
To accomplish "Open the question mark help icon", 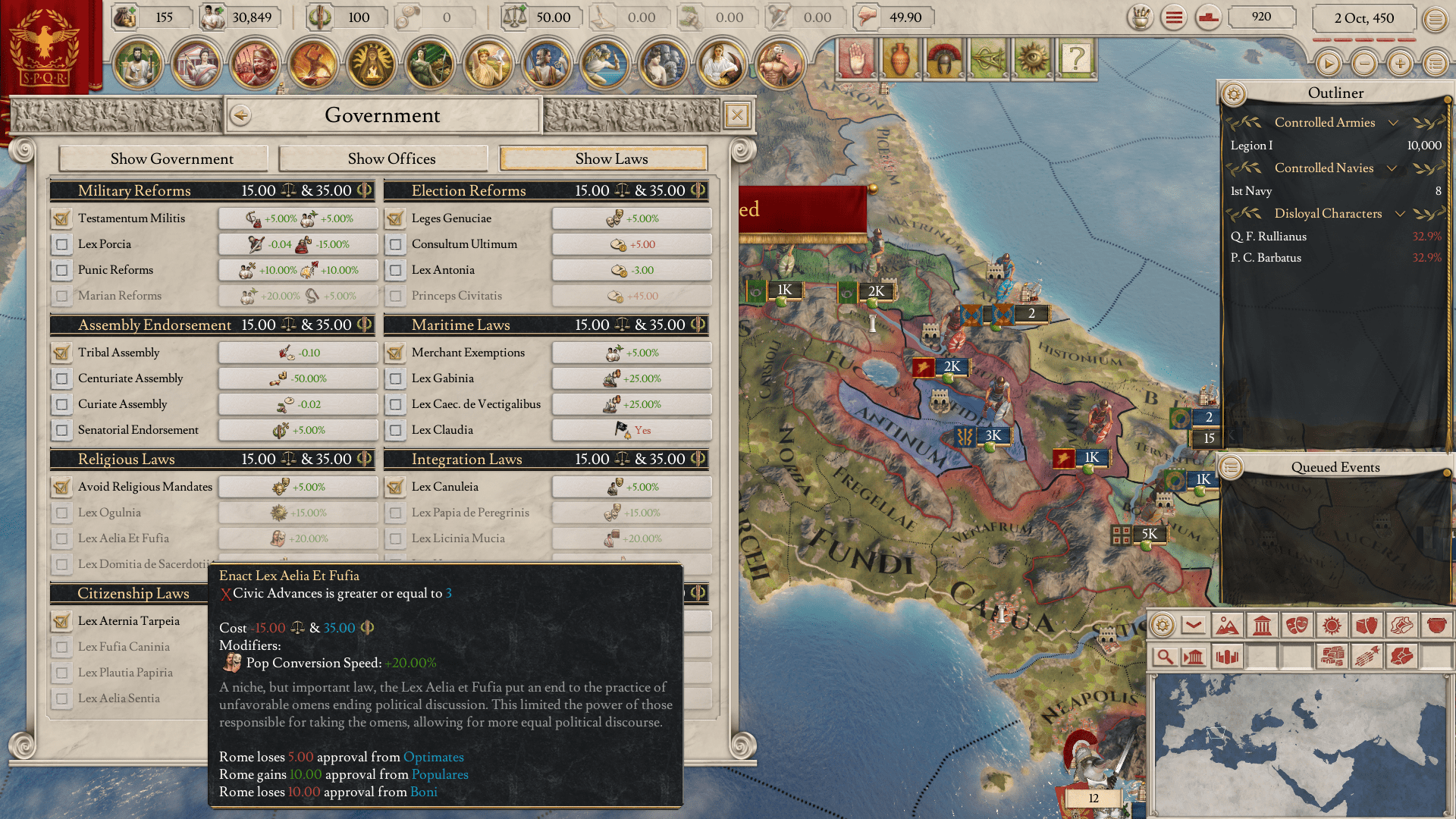I will pyautogui.click(x=1075, y=58).
